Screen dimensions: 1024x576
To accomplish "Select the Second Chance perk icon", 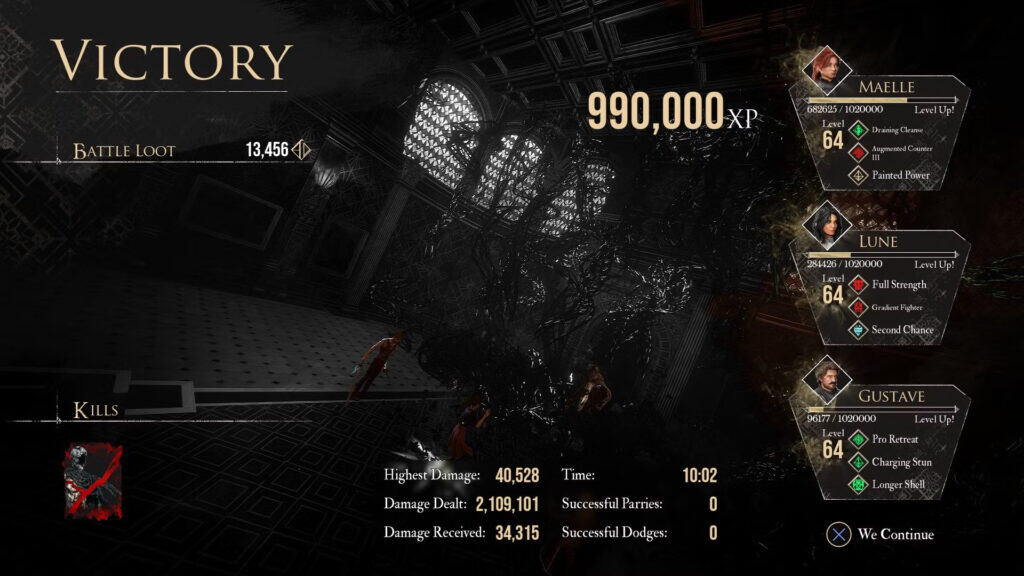I will pyautogui.click(x=858, y=330).
